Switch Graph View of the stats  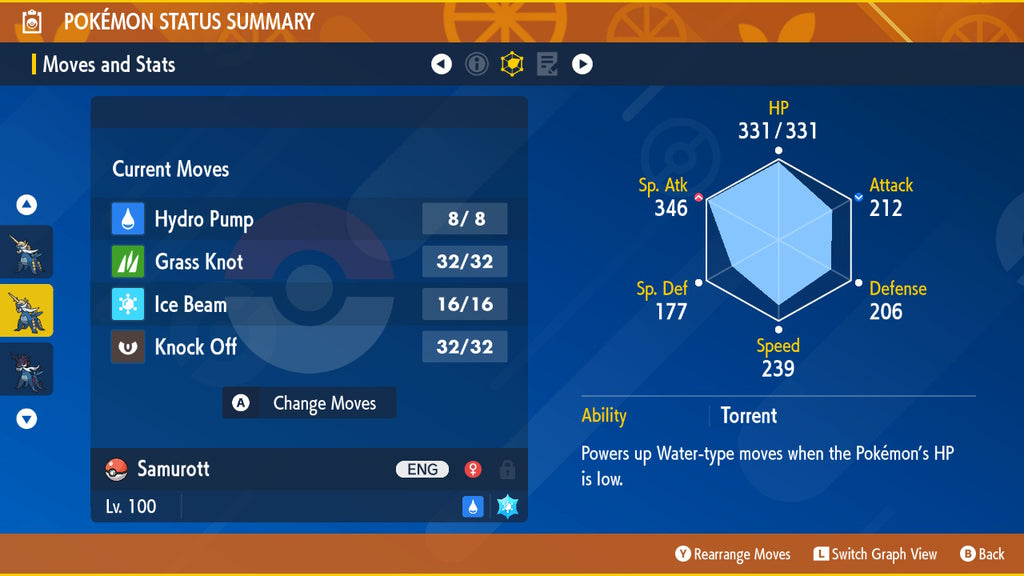(x=875, y=554)
